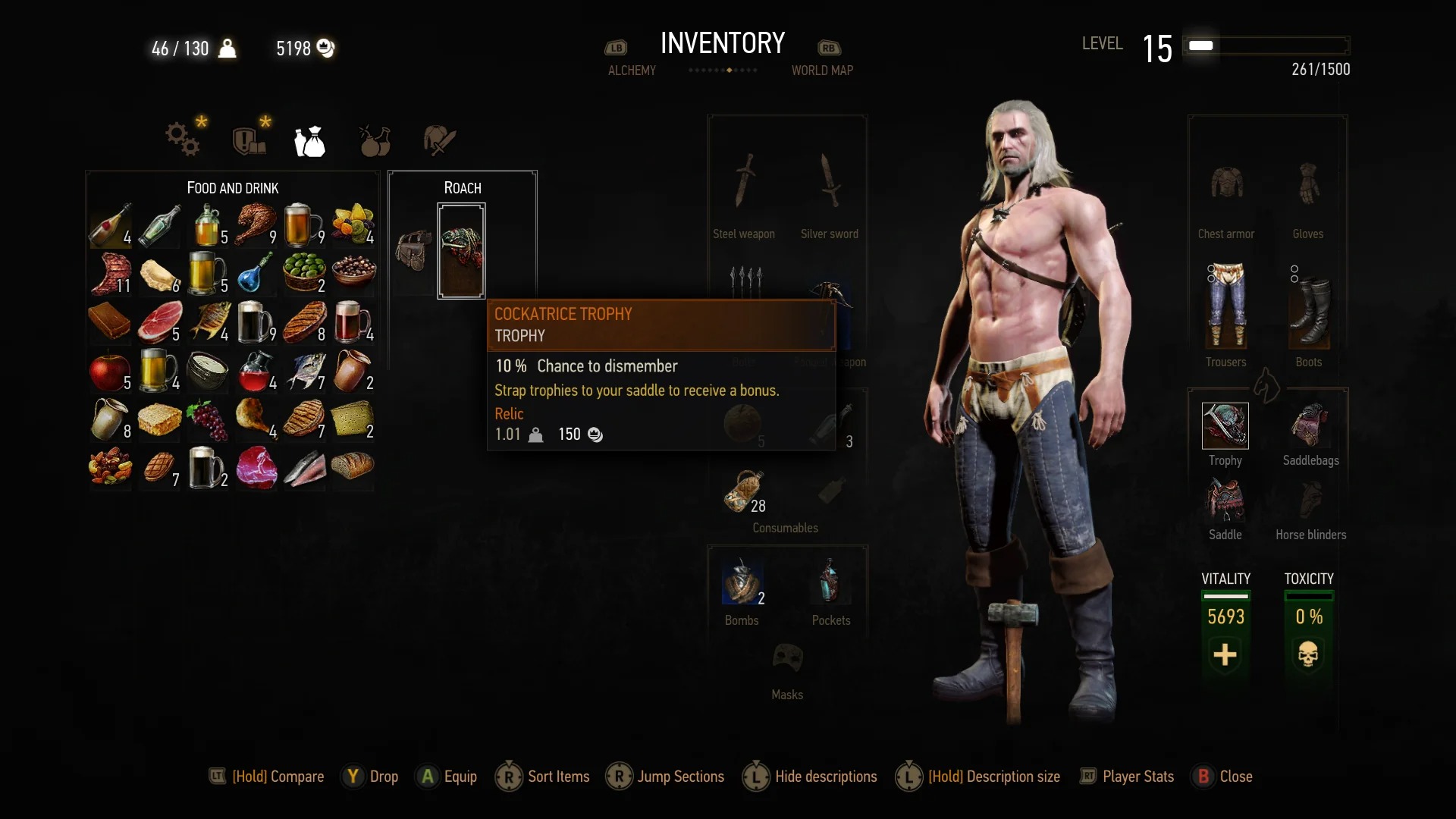This screenshot has width=1456, height=819.
Task: Click the Pockets potion slot
Action: coord(830,582)
